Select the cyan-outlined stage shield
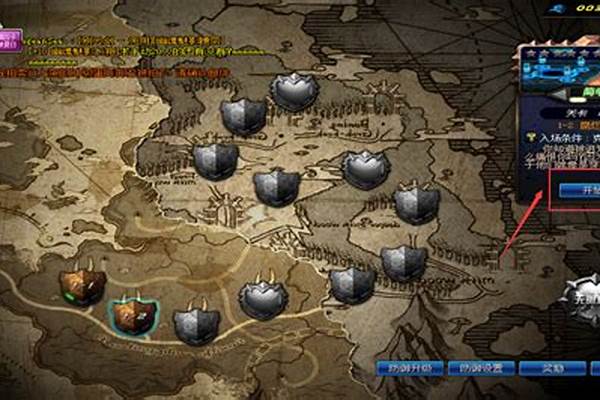 click(131, 315)
